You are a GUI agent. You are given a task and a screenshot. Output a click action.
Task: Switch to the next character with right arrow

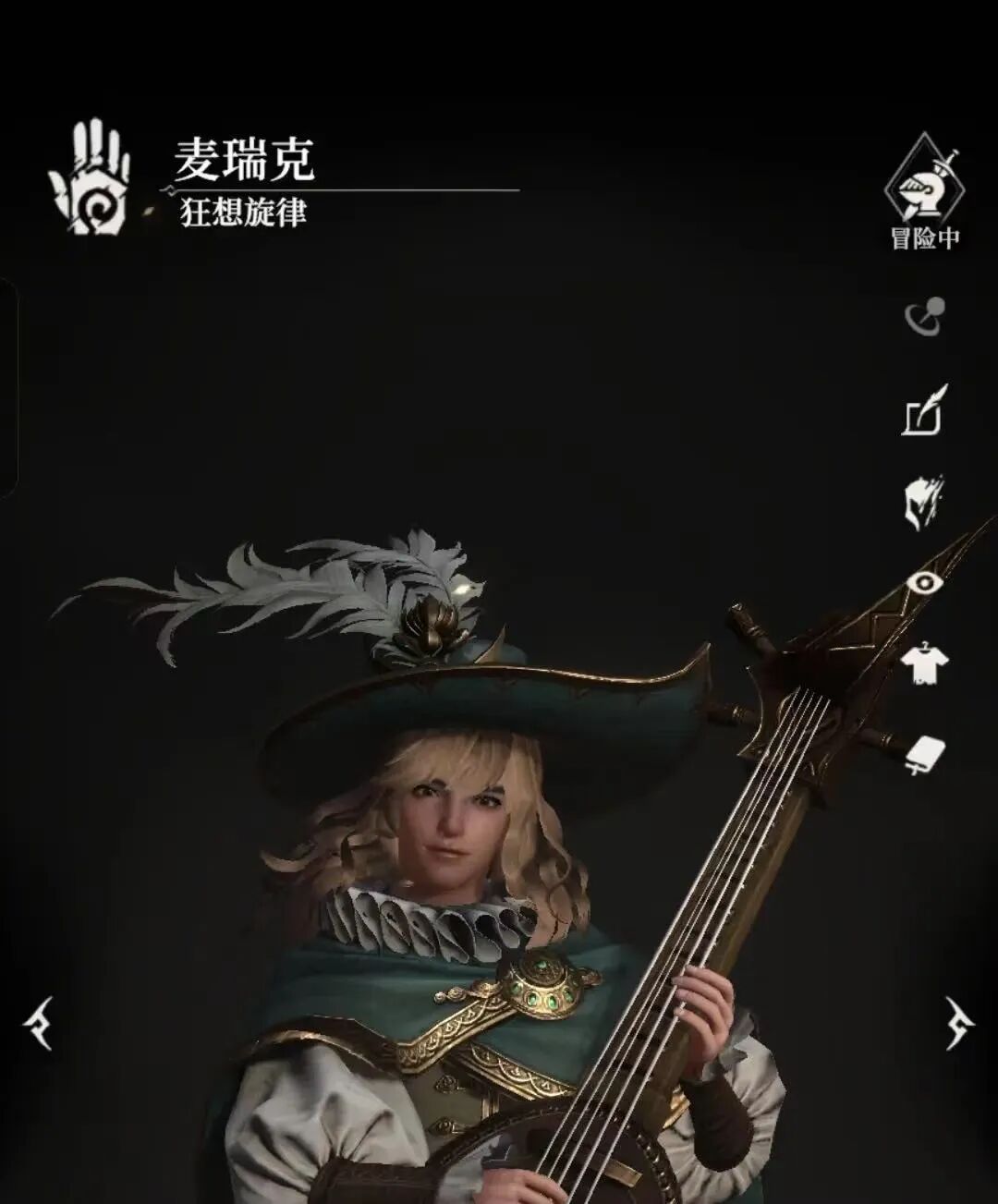(959, 1023)
